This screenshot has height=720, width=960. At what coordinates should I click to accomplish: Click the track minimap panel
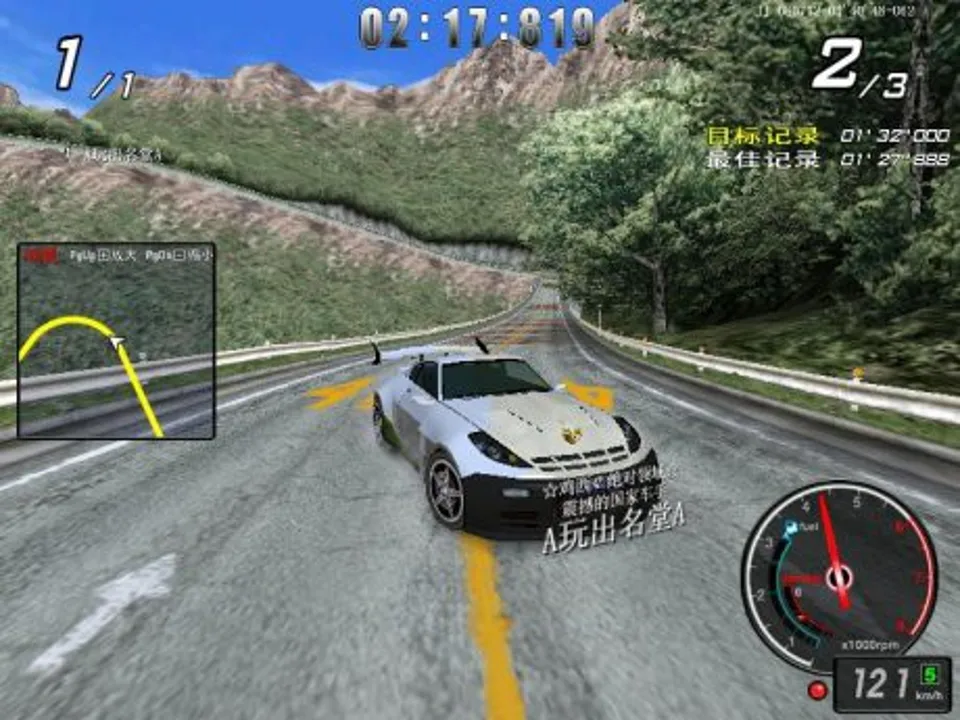point(116,341)
